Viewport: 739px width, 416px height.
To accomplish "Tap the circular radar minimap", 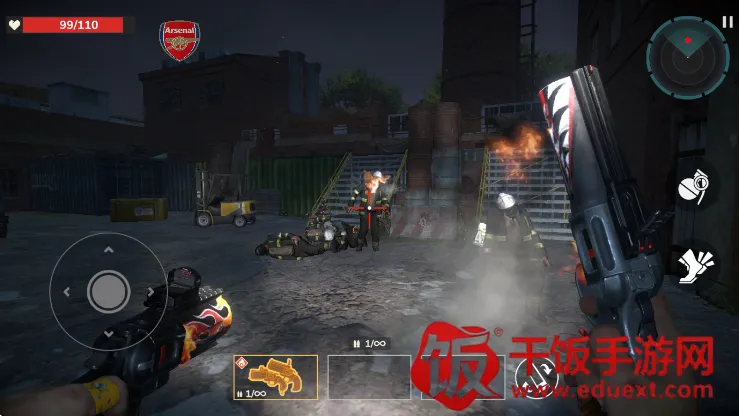I will tap(686, 54).
